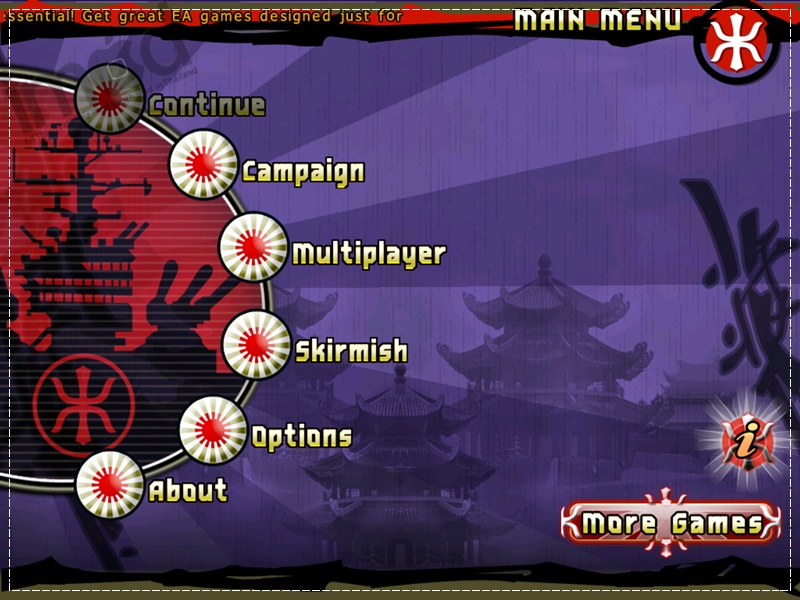
Task: Open the red info icon
Action: click(x=742, y=440)
